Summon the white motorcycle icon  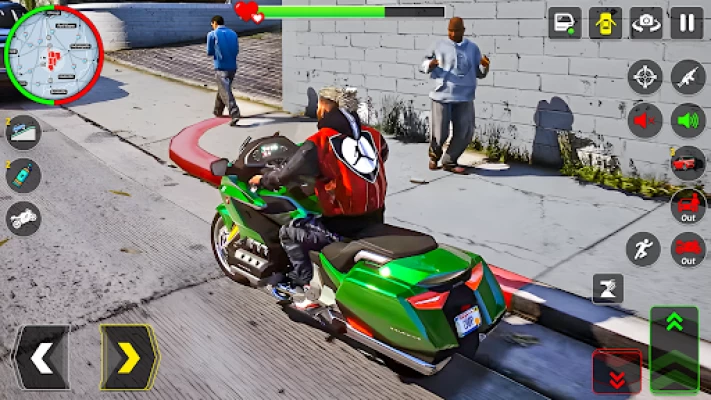coord(23,217)
